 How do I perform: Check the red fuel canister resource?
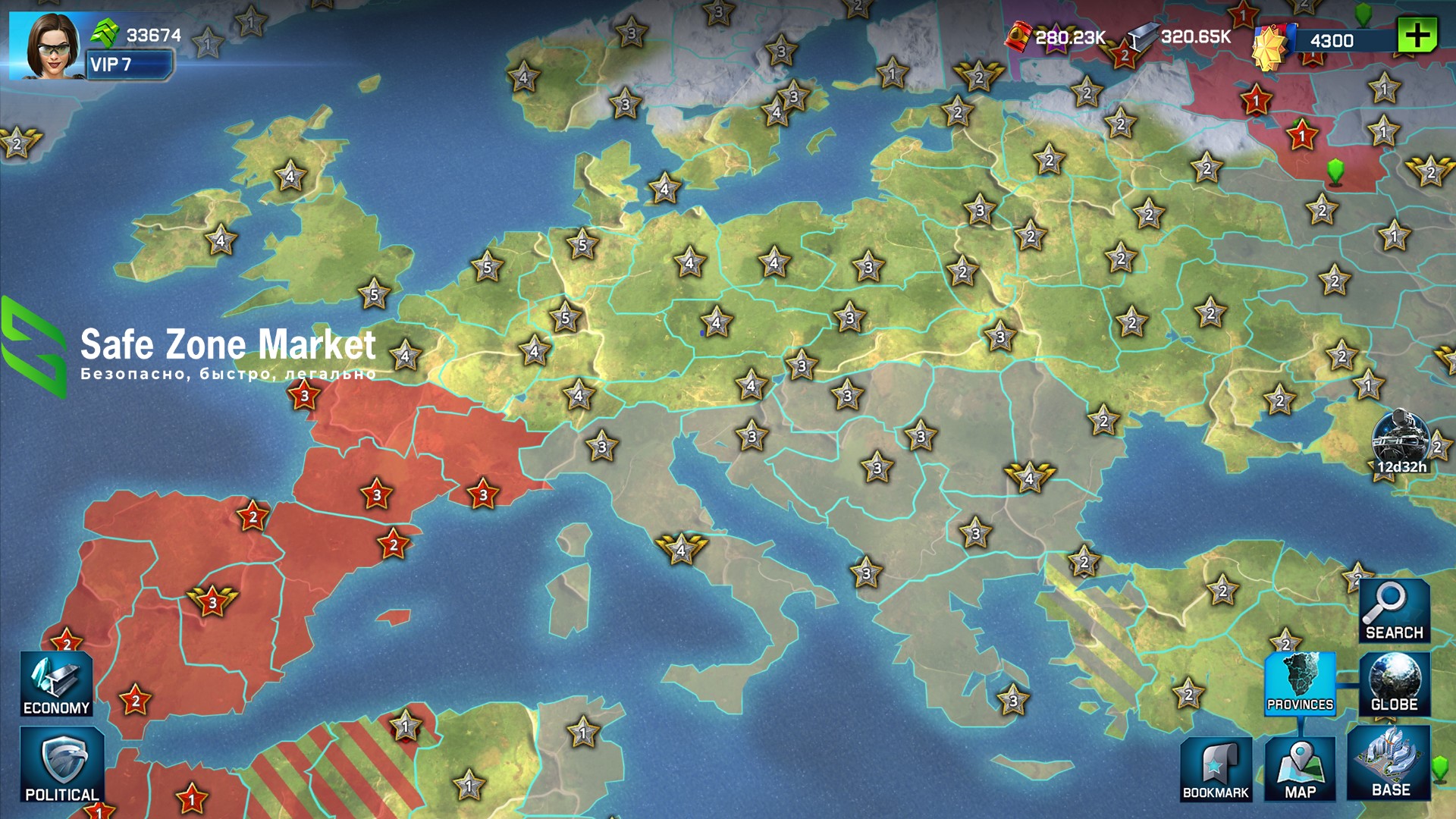(x=1019, y=36)
